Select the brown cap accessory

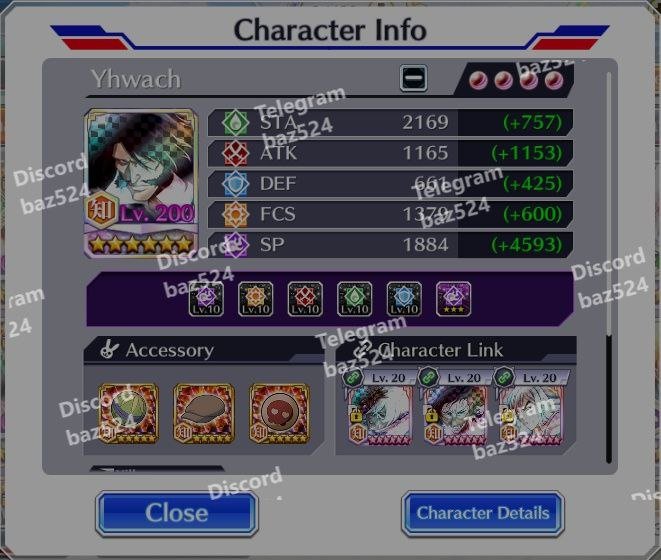203,413
